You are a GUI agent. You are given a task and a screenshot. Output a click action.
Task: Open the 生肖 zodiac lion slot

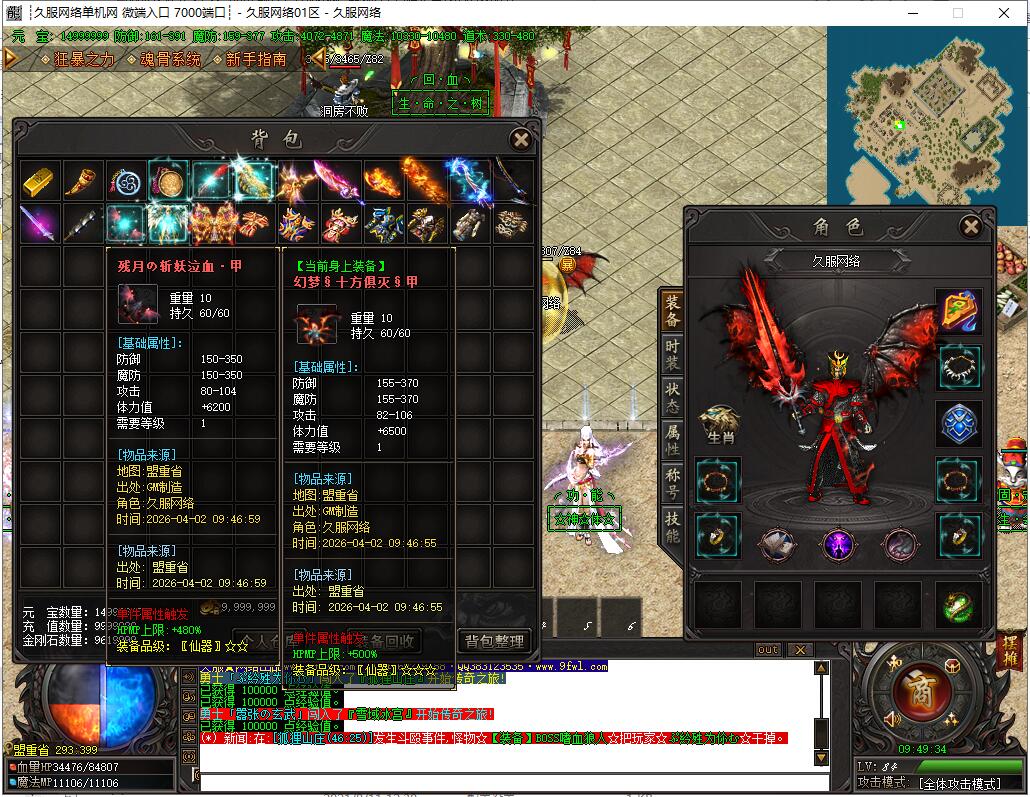(718, 424)
